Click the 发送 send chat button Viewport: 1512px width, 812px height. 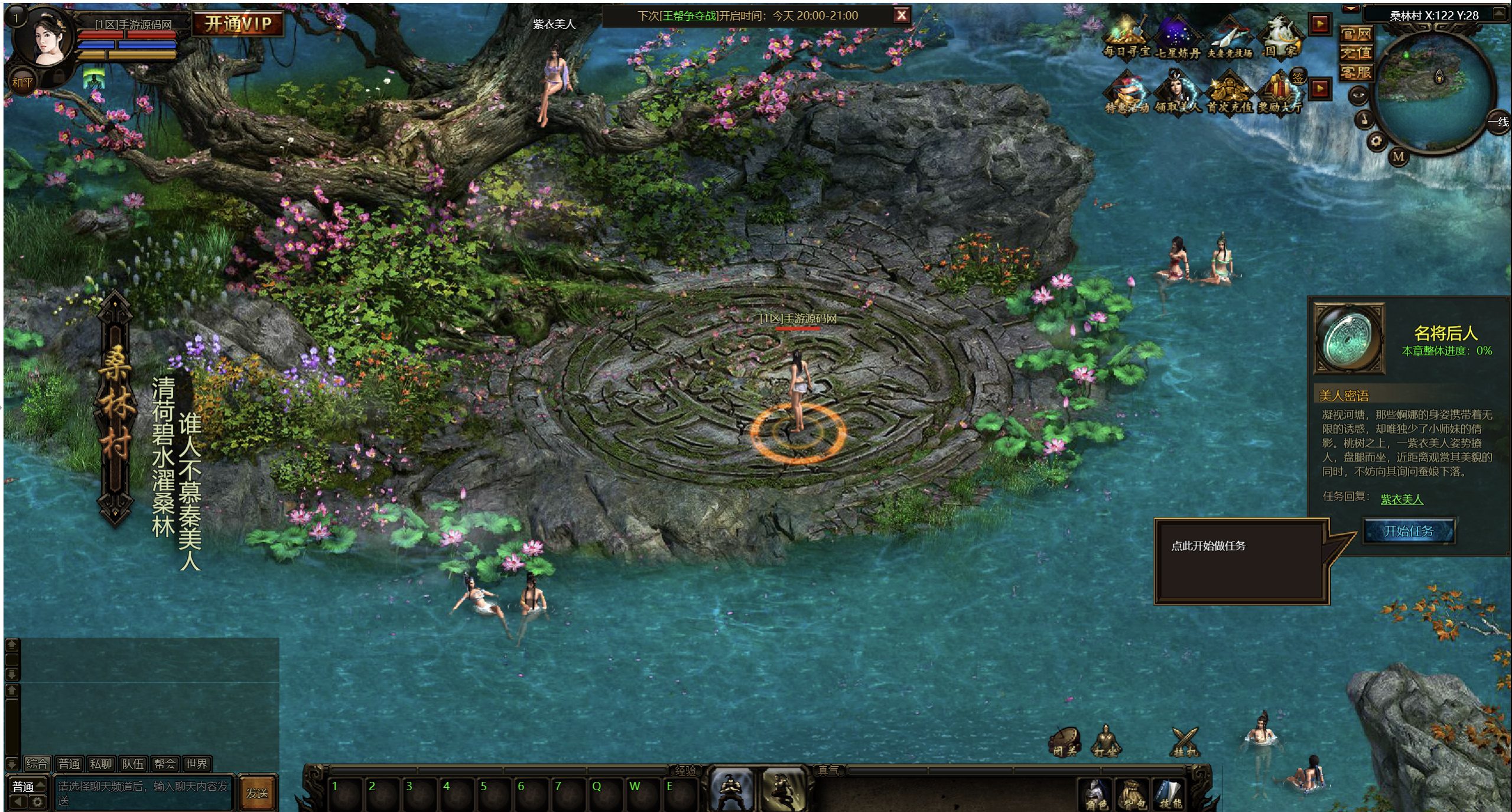(257, 793)
